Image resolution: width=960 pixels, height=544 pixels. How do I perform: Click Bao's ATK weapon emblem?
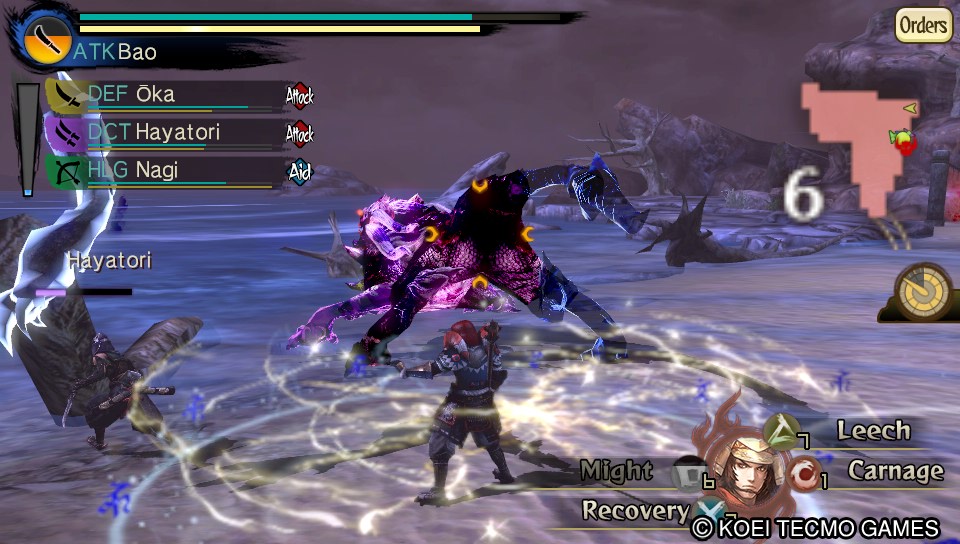(x=46, y=38)
